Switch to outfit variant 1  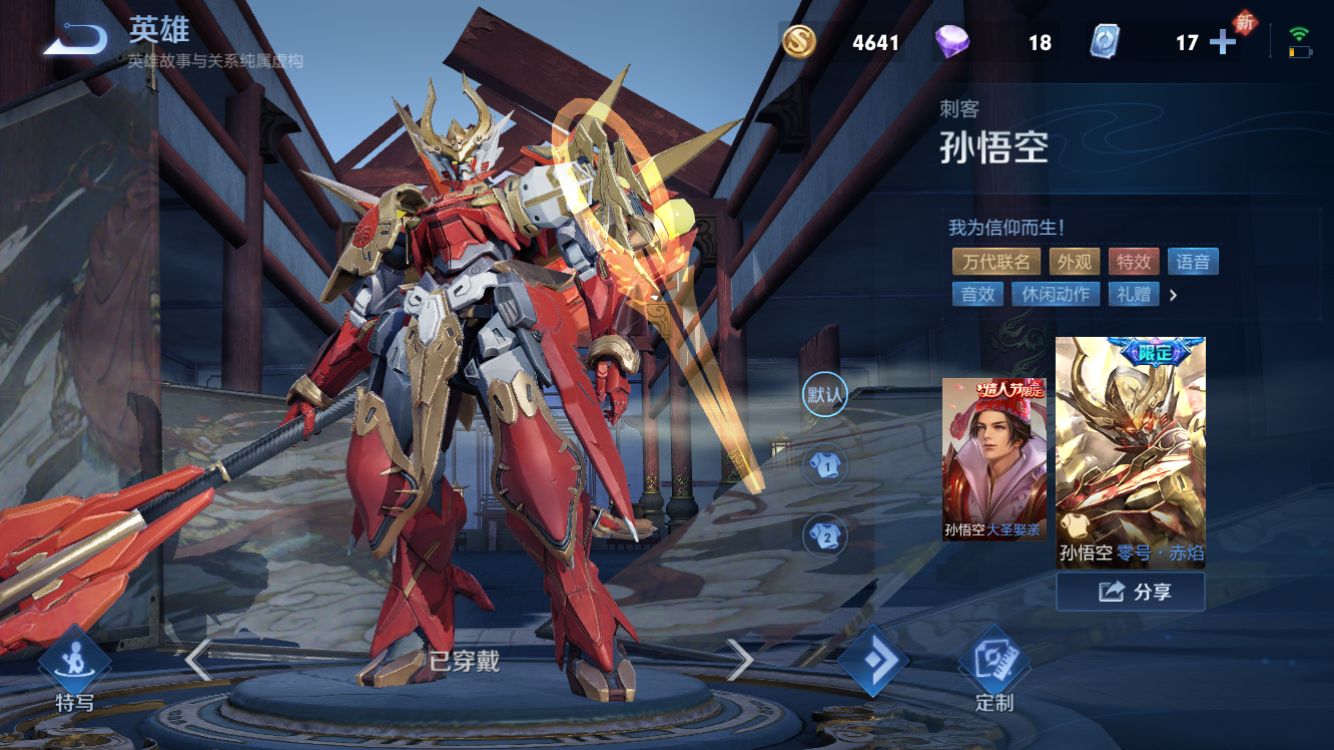(825, 464)
